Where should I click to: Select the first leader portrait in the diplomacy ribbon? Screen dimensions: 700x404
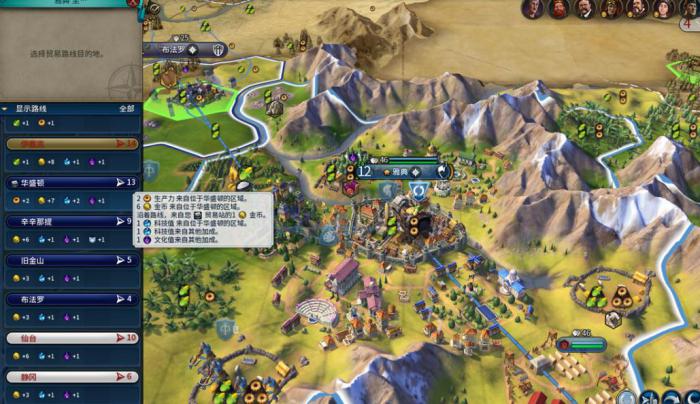point(532,9)
